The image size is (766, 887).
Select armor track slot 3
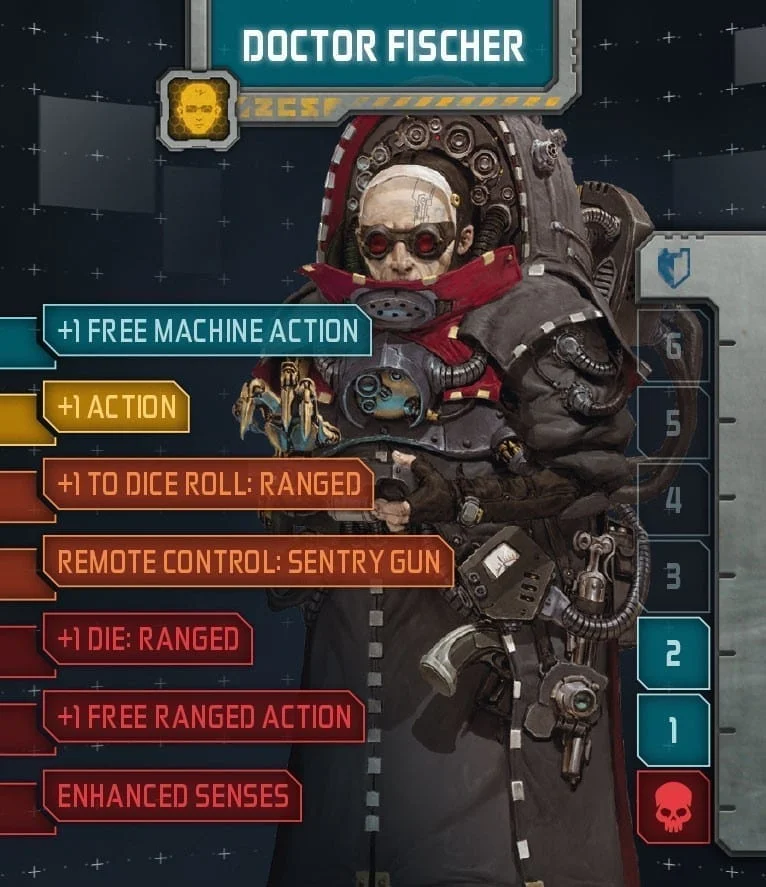point(673,576)
